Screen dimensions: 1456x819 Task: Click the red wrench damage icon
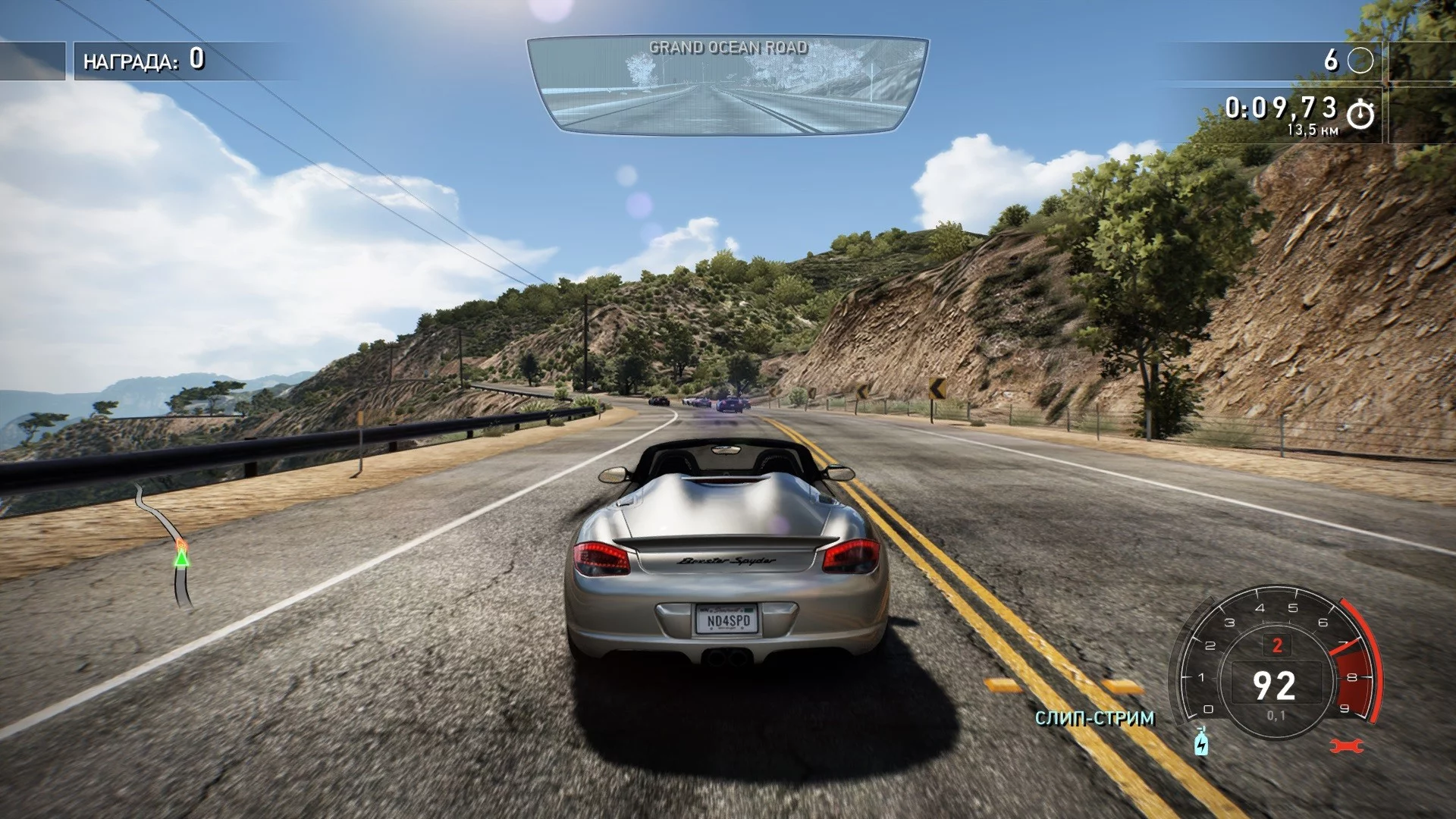click(x=1346, y=746)
